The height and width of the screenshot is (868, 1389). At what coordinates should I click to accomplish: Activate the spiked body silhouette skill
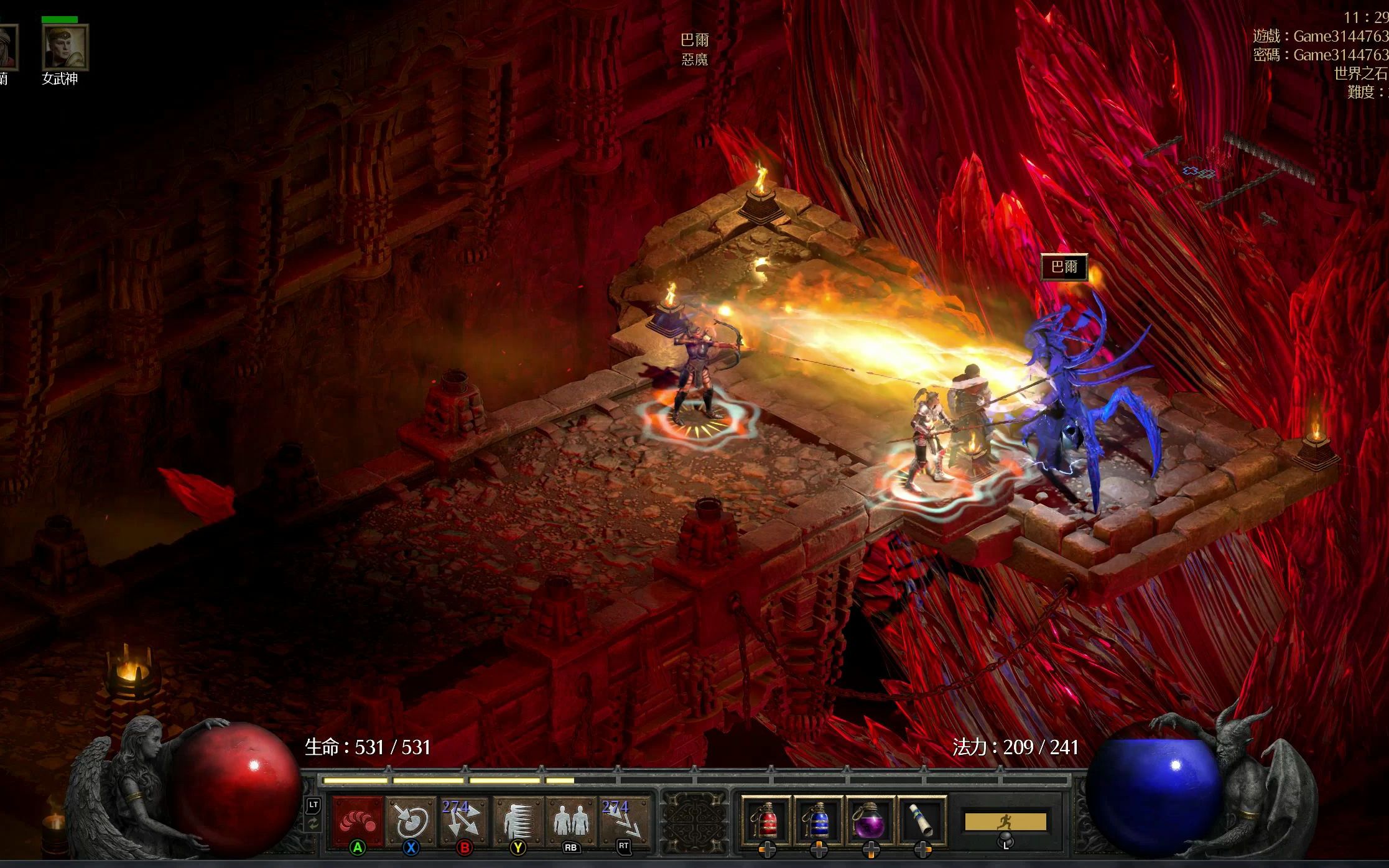[518, 821]
